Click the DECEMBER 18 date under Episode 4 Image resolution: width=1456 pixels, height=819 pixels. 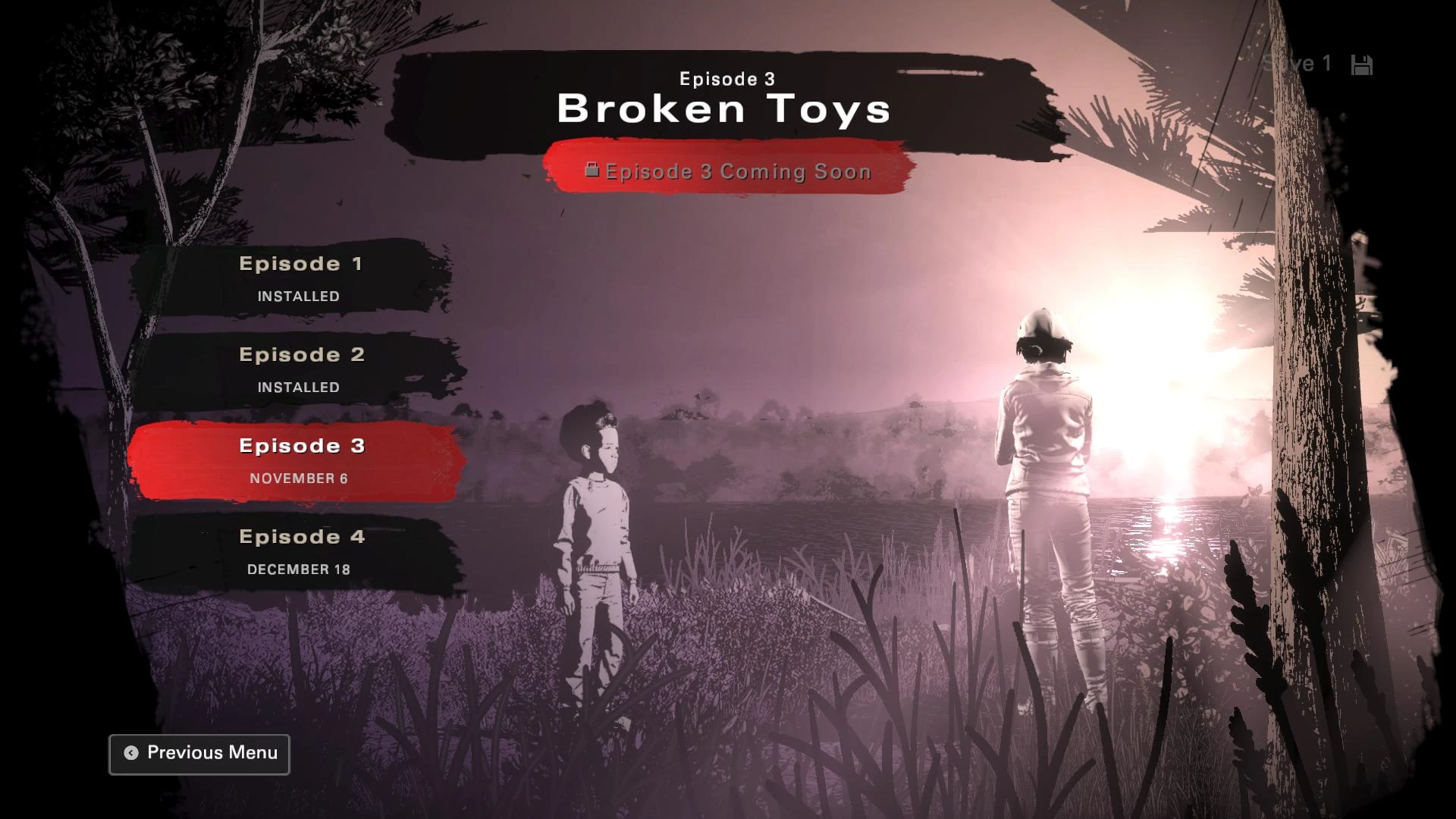pos(299,569)
